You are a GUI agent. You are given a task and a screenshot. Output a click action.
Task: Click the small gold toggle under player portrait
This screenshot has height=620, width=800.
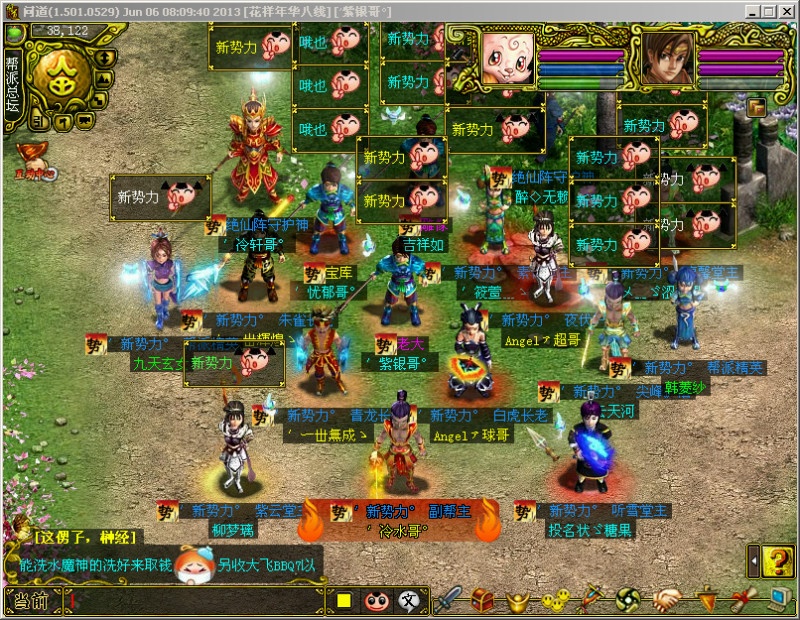point(756,106)
